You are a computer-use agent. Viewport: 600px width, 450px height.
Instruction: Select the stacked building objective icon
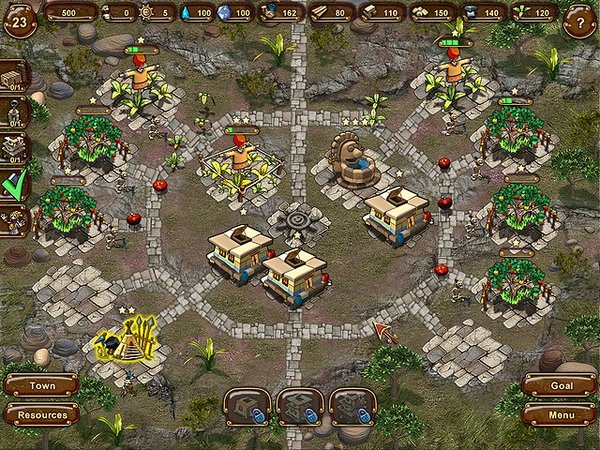[14, 148]
